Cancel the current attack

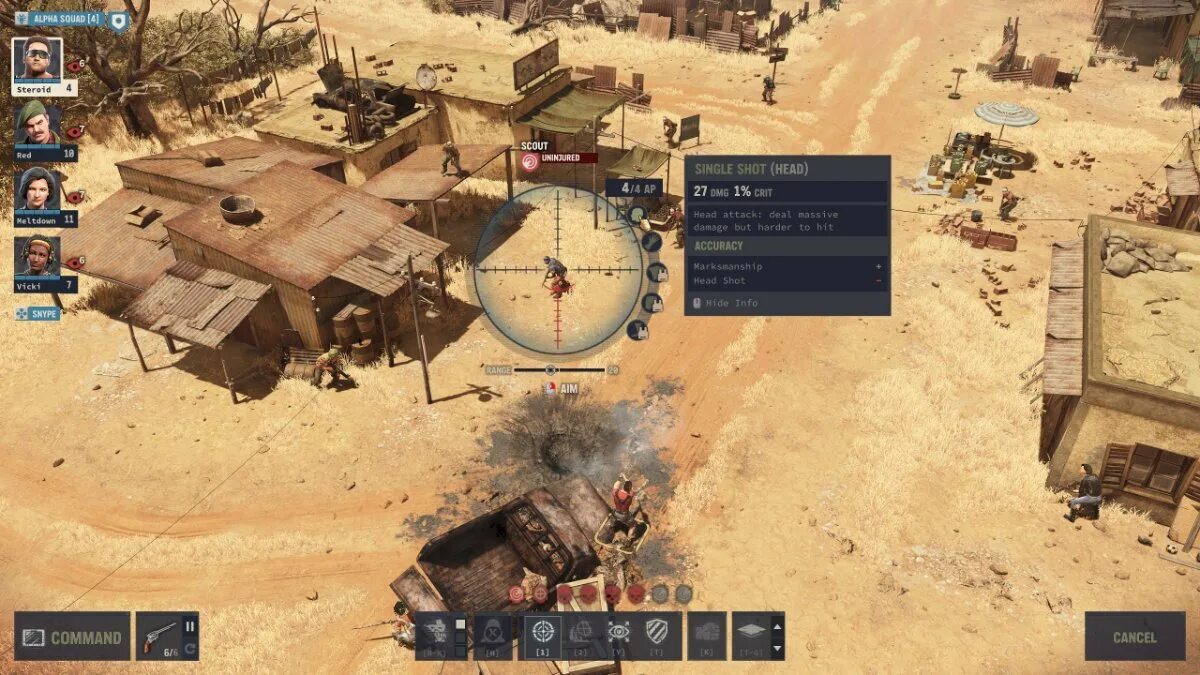(x=1134, y=637)
